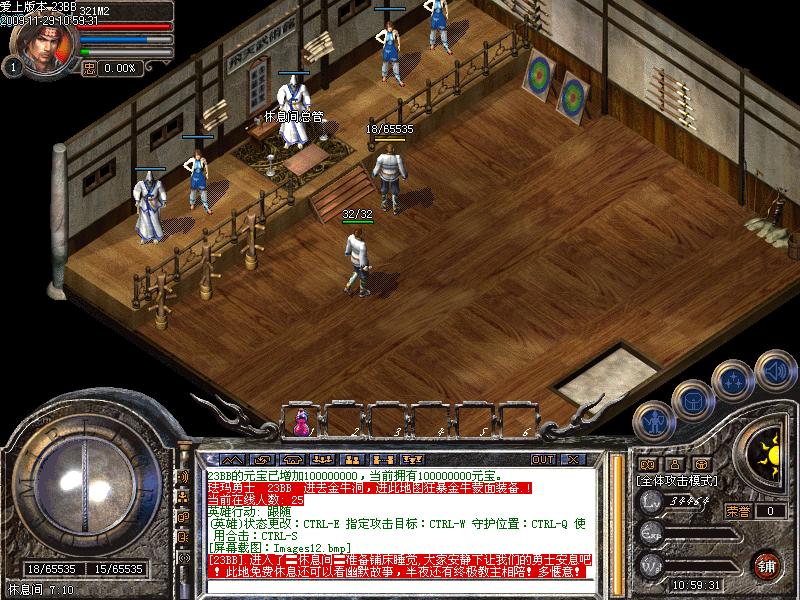Click the three-figure group button on chat bar
This screenshot has height=600, width=800.
coord(322,460)
